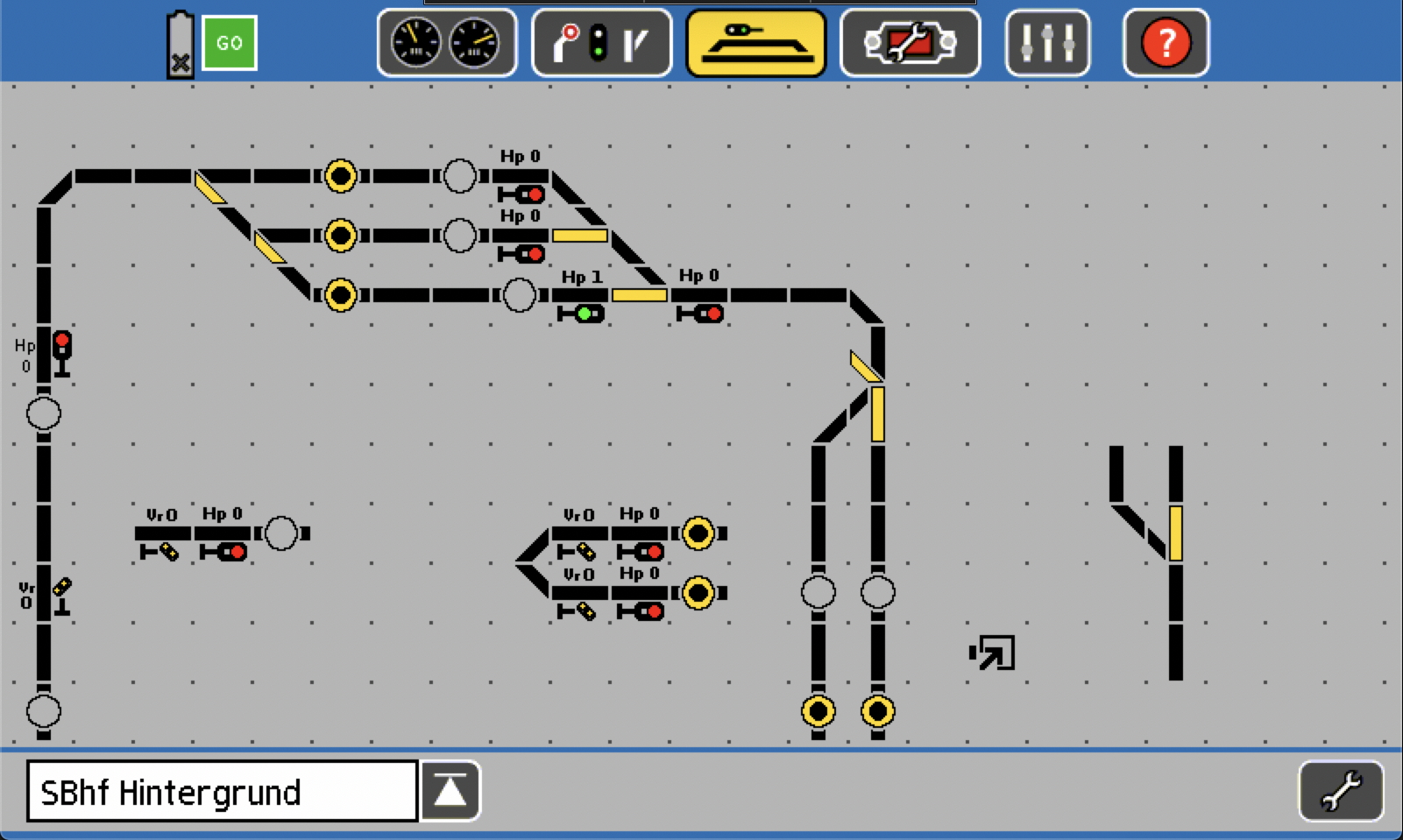Open the speedometer locomotive control view
1403x840 pixels.
(447, 43)
